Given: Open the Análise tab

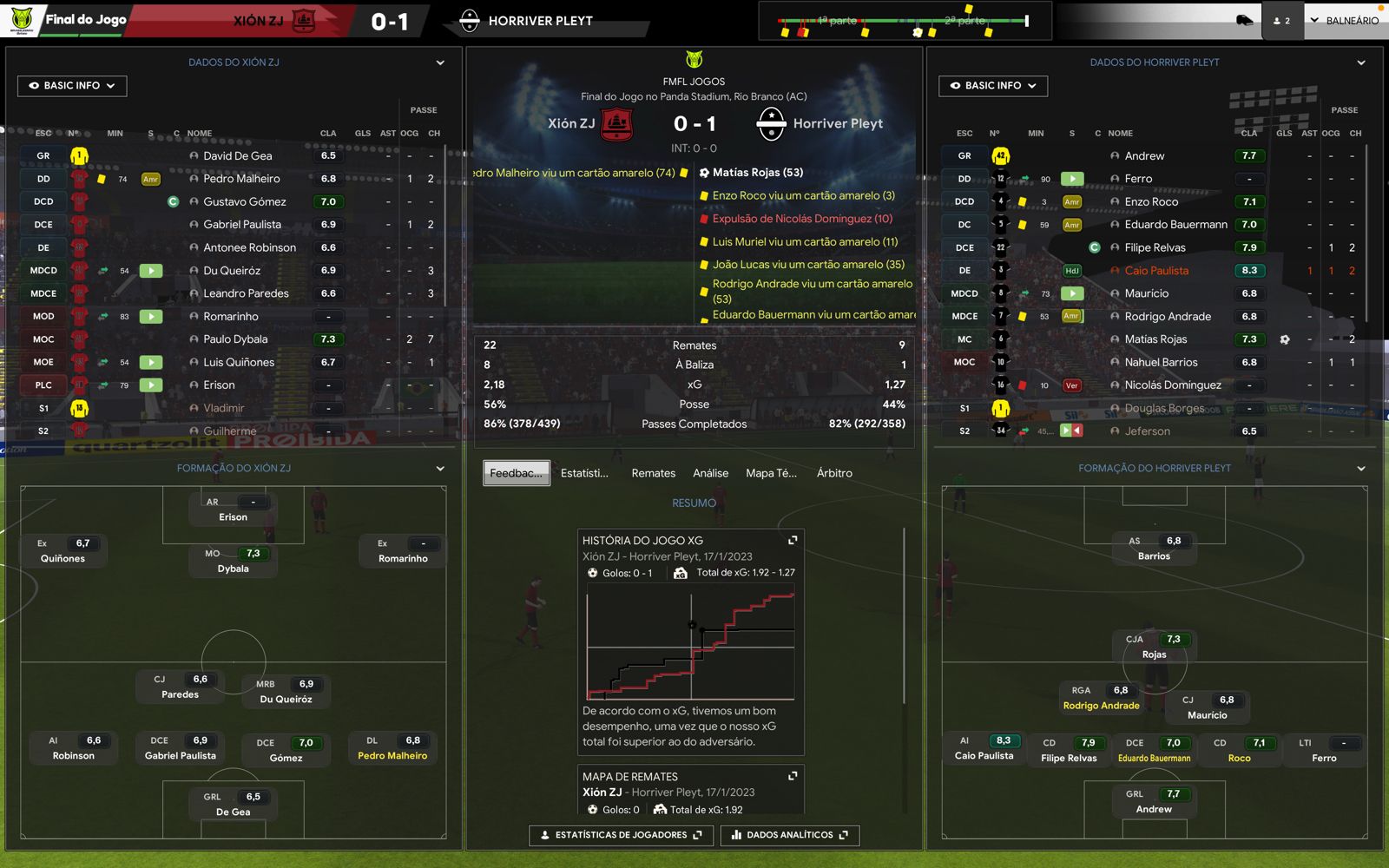Looking at the screenshot, I should [x=710, y=473].
